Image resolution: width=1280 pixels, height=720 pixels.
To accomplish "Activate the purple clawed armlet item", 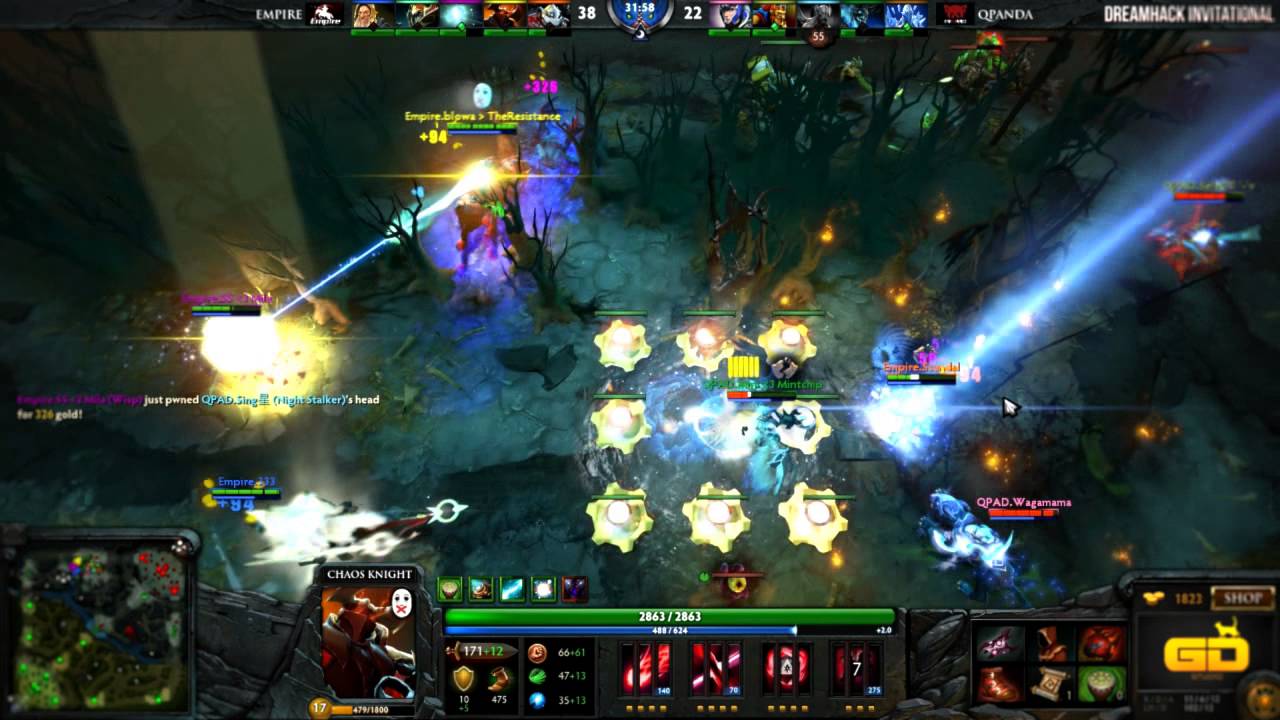I will pos(1000,644).
